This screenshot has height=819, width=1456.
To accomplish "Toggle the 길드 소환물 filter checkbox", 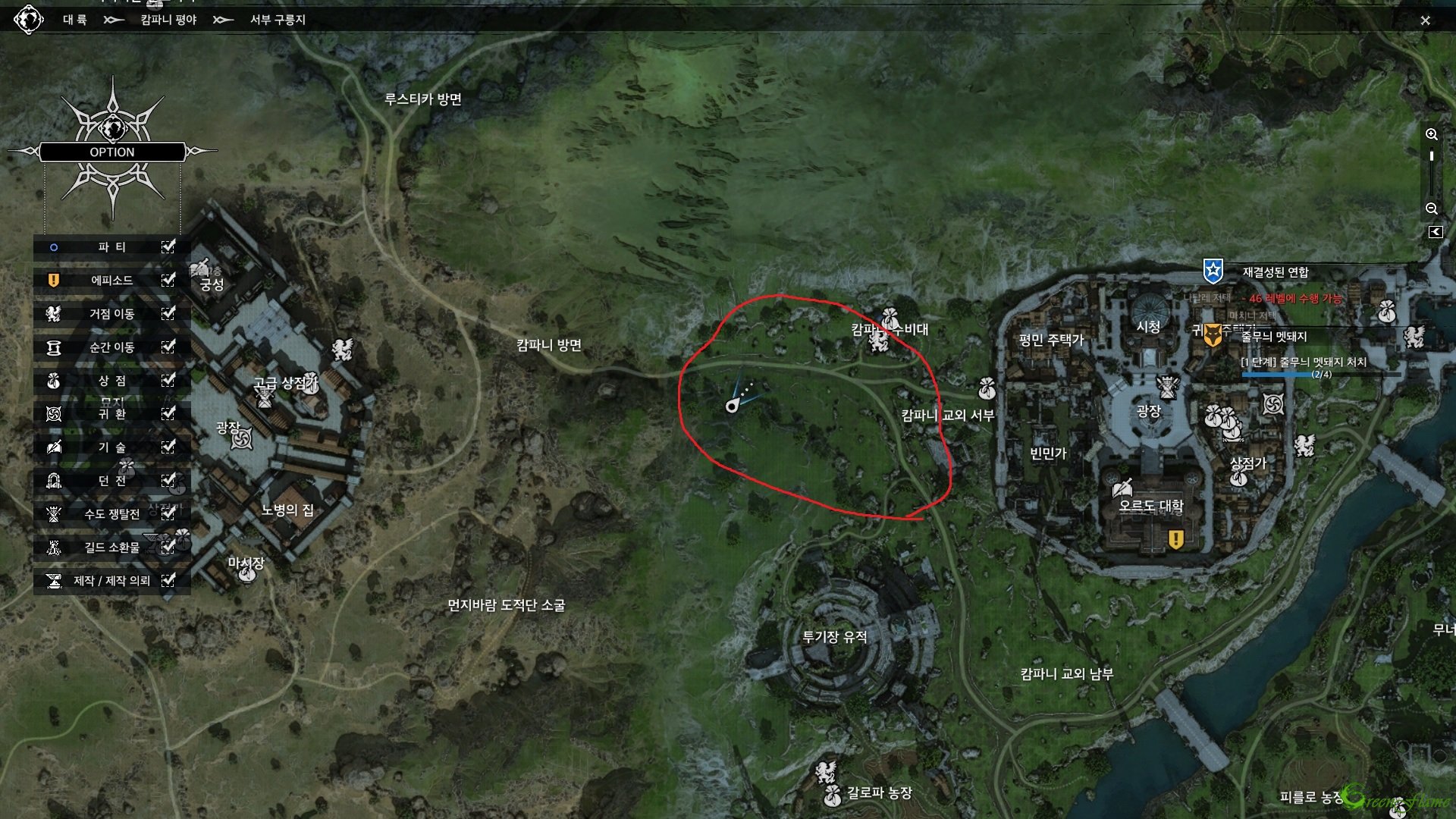I will pyautogui.click(x=168, y=547).
